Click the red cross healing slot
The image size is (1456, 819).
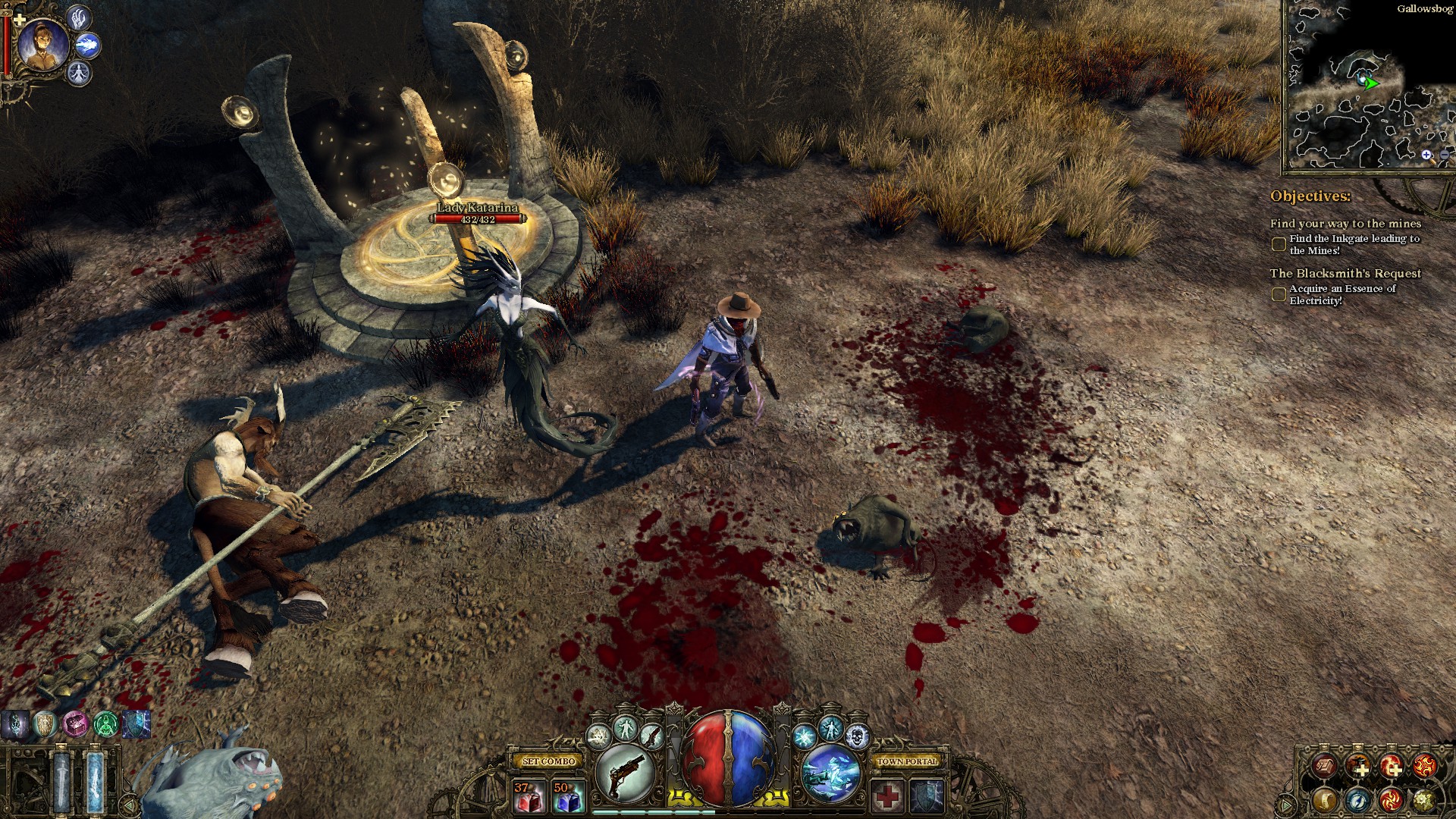click(x=888, y=797)
